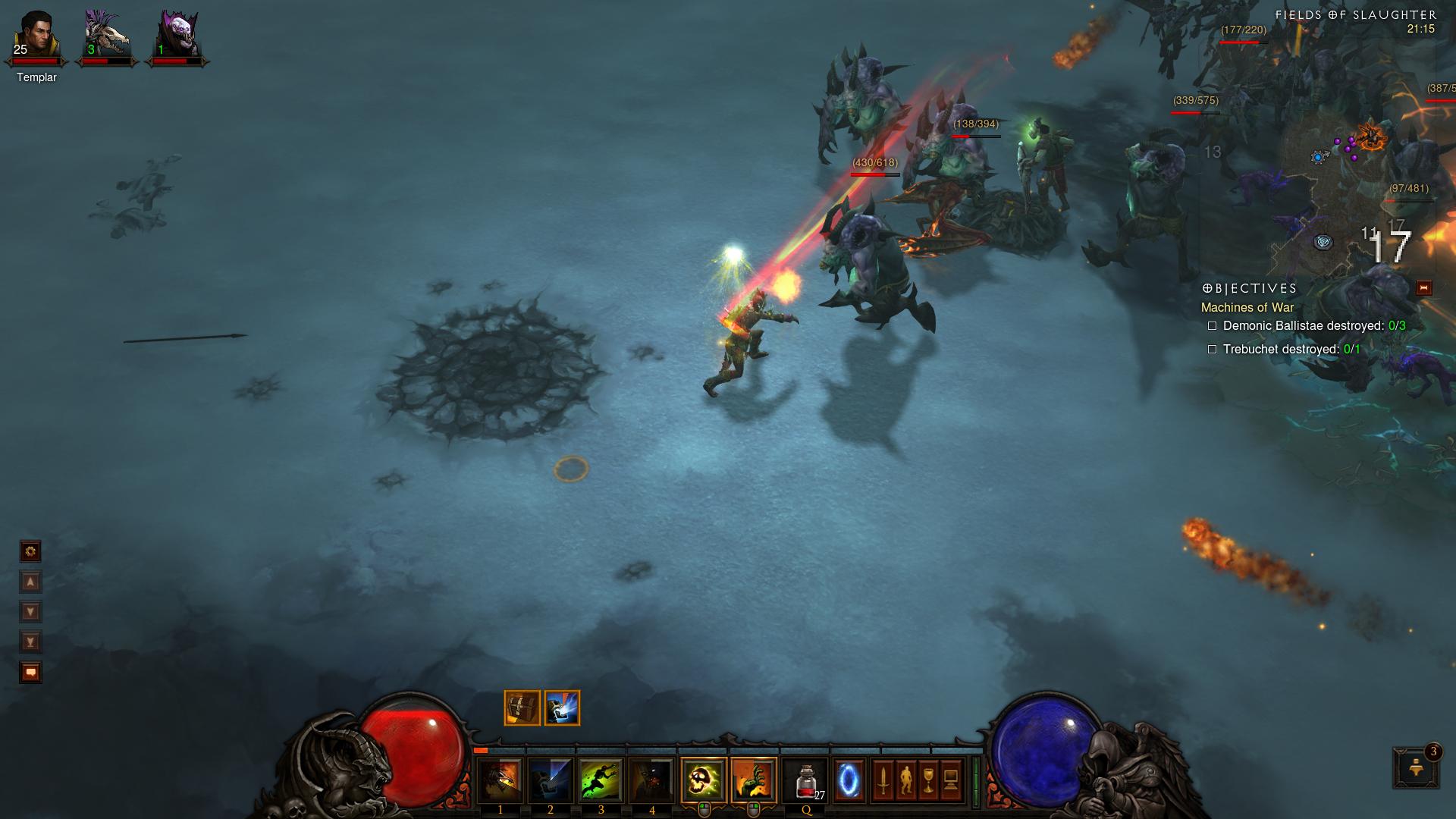Cast the blue Town Portal

[x=849, y=780]
